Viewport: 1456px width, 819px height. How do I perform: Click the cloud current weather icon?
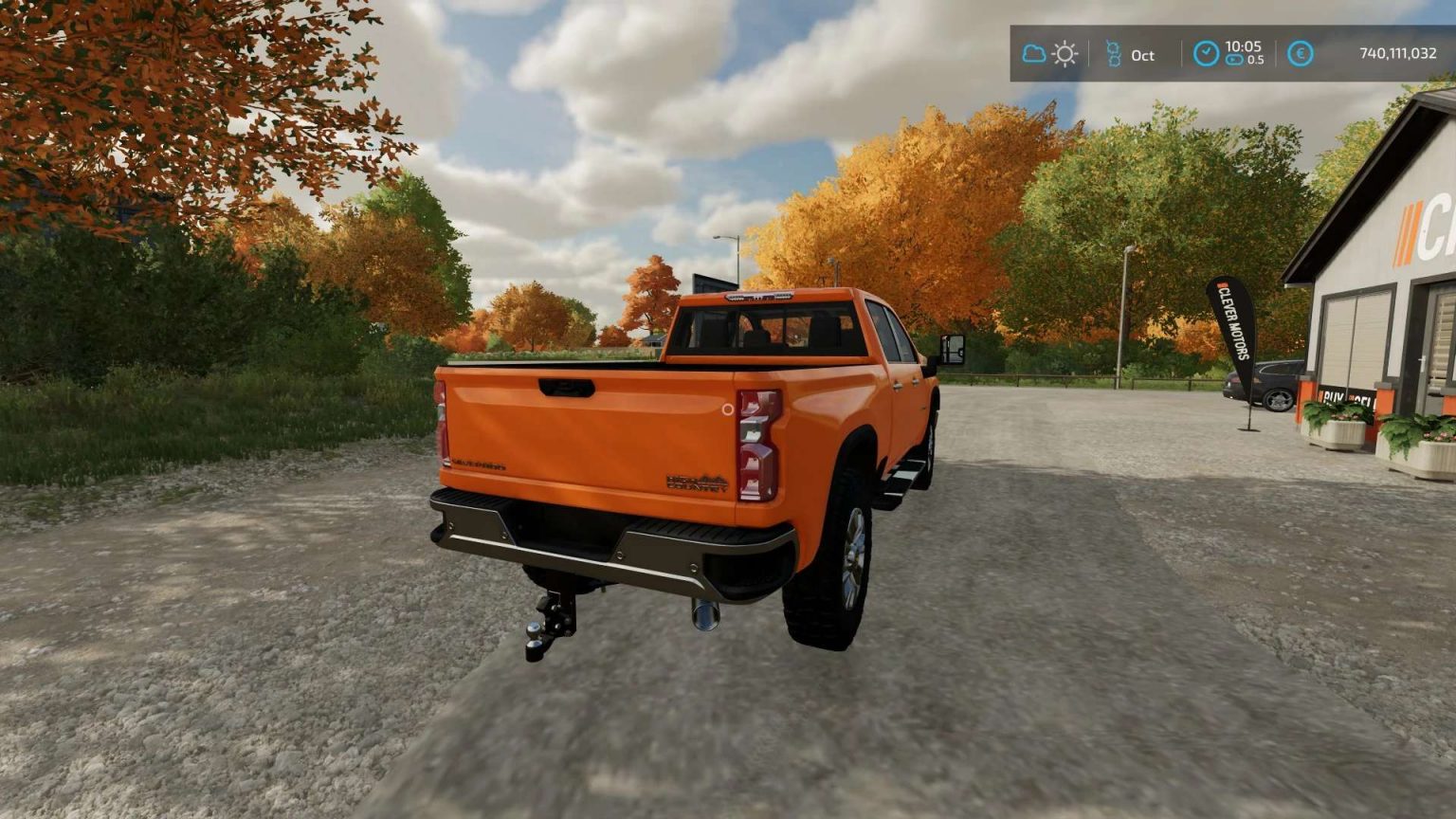click(x=1033, y=55)
